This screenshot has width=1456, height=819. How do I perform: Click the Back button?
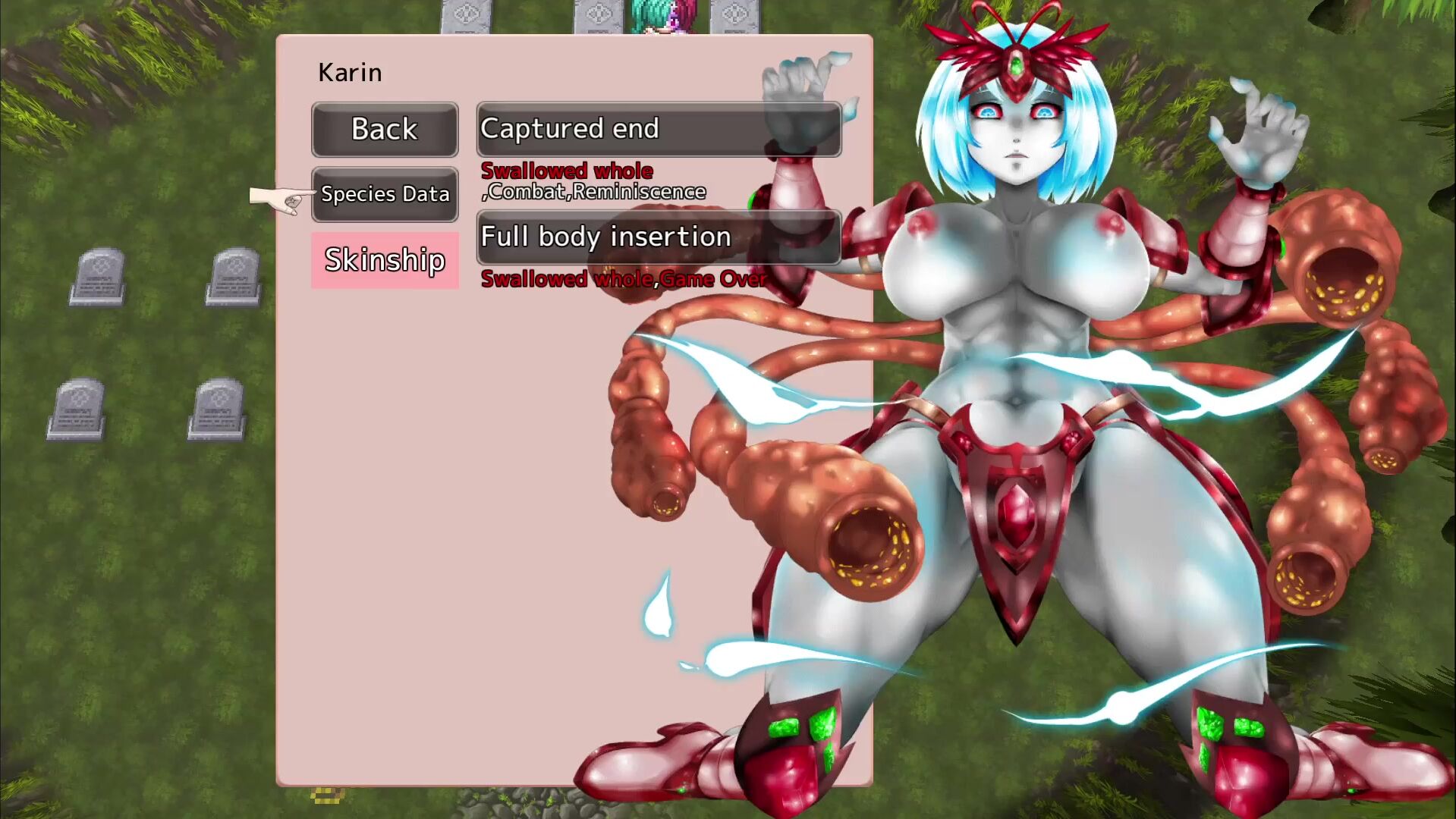click(385, 130)
